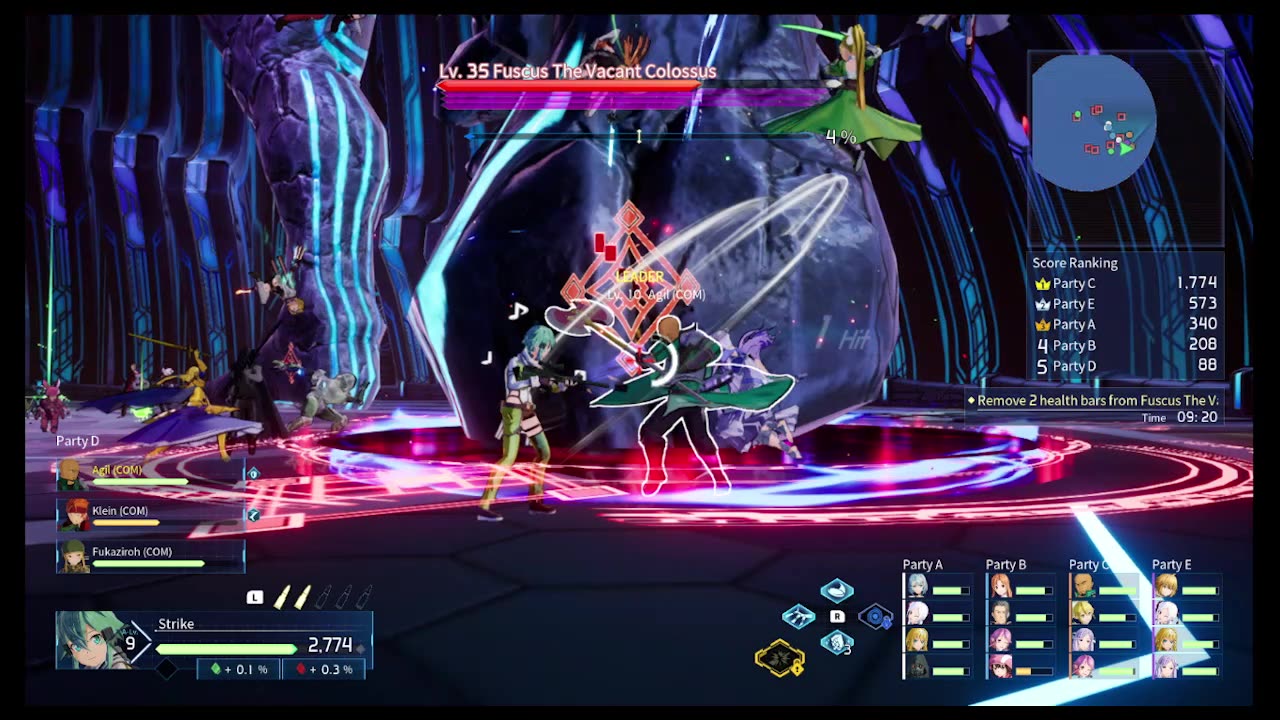Activate the top skill icon above R
This screenshot has width=1280, height=720.
[837, 591]
